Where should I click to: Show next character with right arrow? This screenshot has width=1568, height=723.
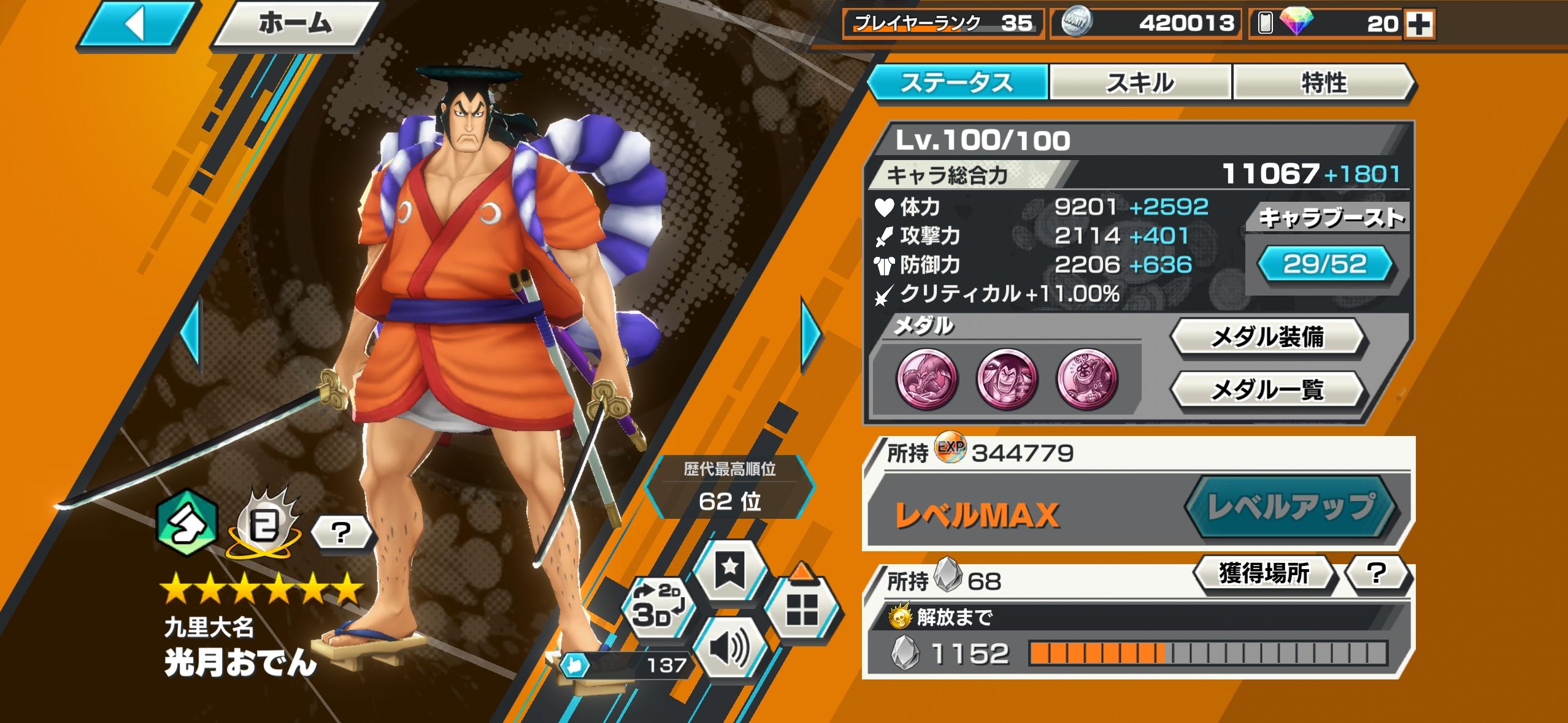coord(811,335)
